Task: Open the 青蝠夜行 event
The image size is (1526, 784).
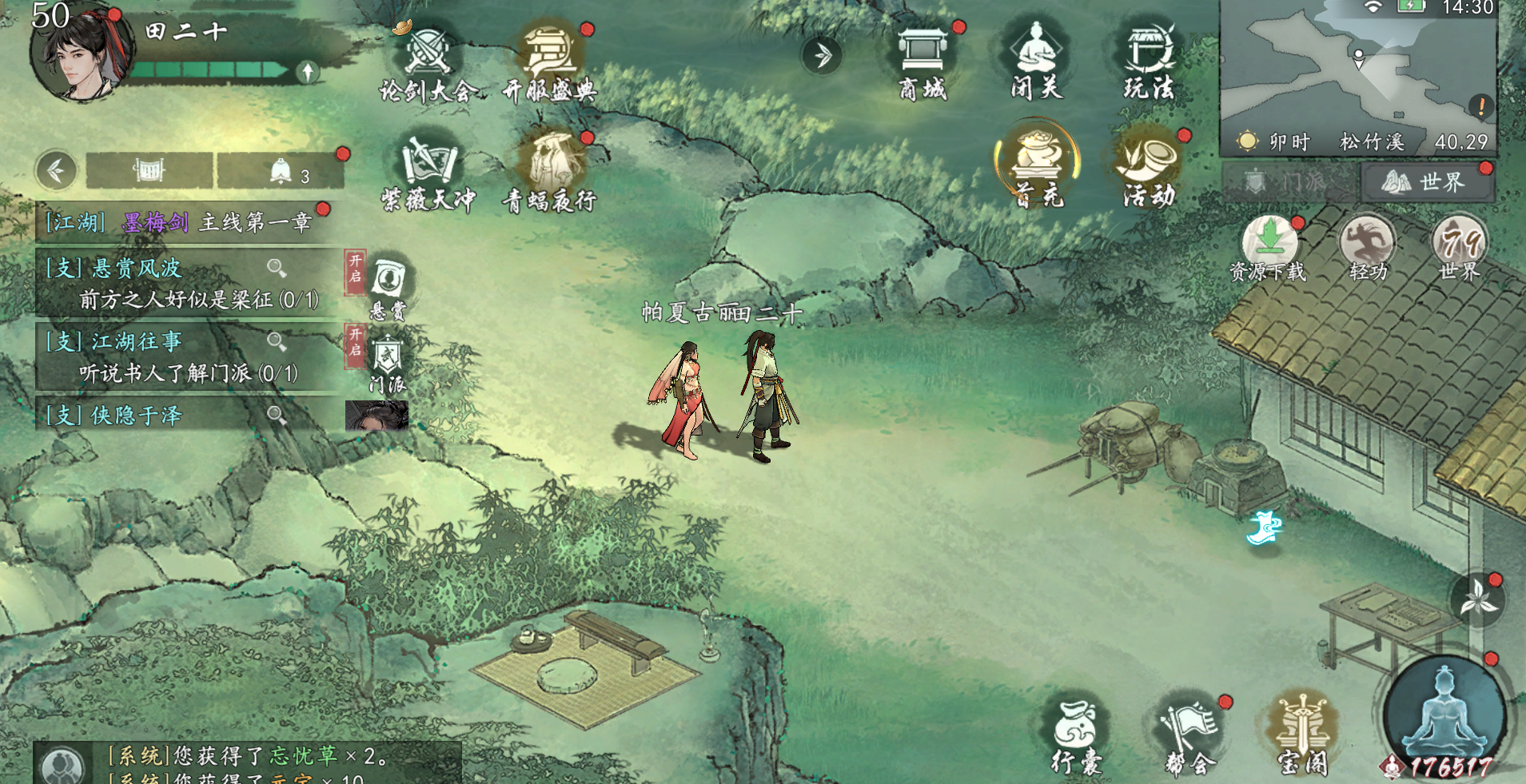Action: (x=550, y=168)
